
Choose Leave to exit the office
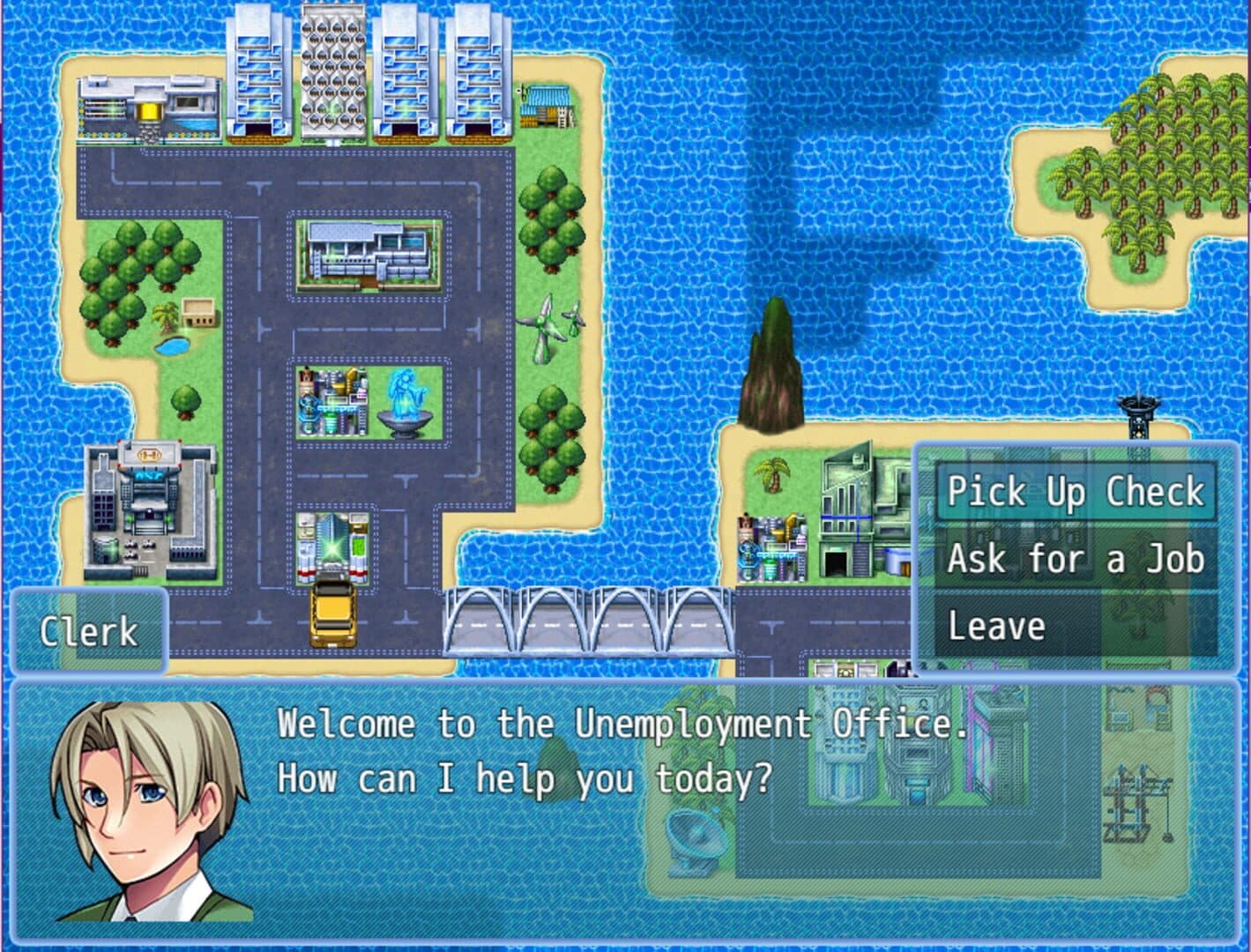click(x=1075, y=626)
